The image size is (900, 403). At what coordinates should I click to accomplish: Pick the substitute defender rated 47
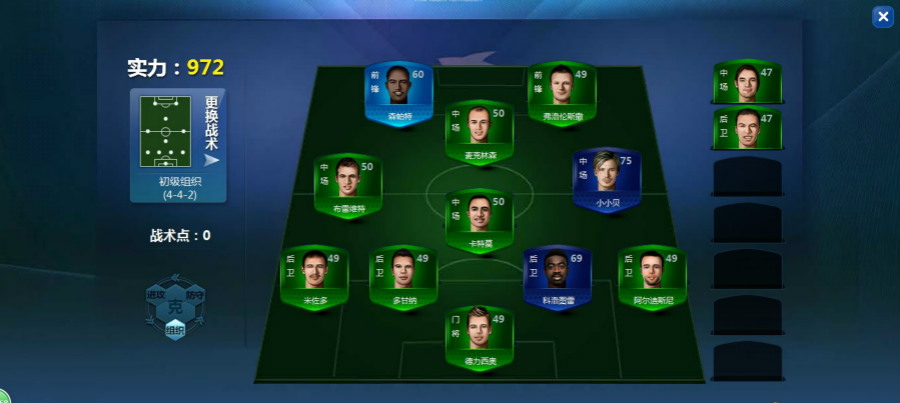click(747, 129)
